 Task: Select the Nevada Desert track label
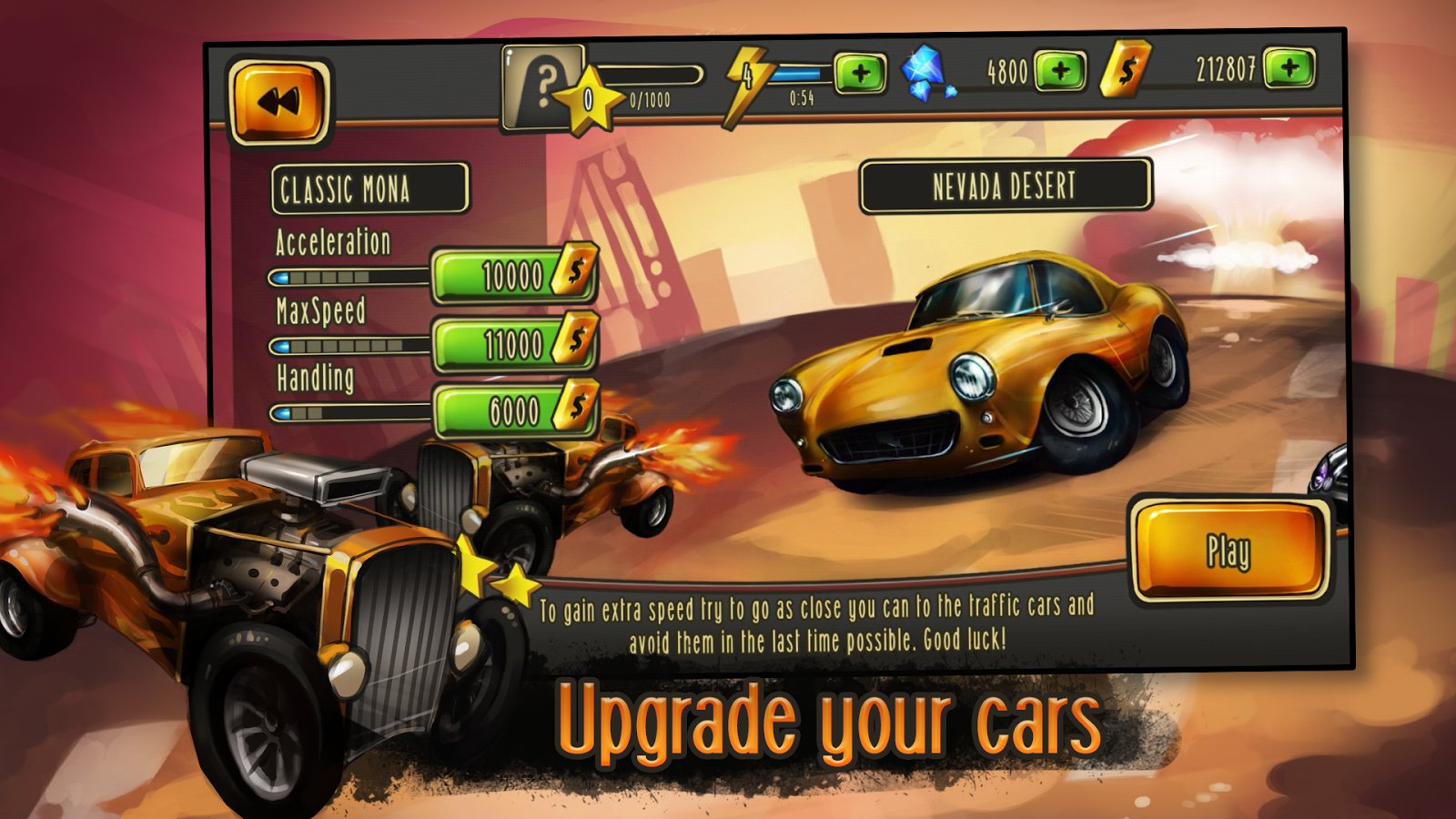[x=1005, y=187]
